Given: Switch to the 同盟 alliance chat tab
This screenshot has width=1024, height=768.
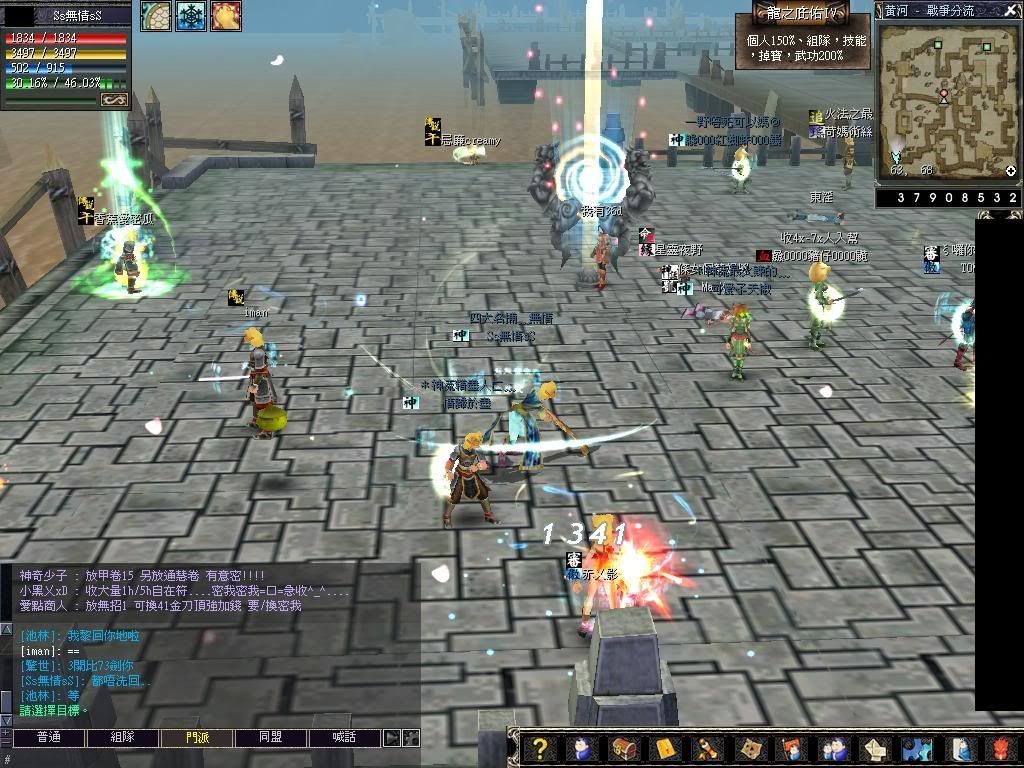Looking at the screenshot, I should (271, 738).
